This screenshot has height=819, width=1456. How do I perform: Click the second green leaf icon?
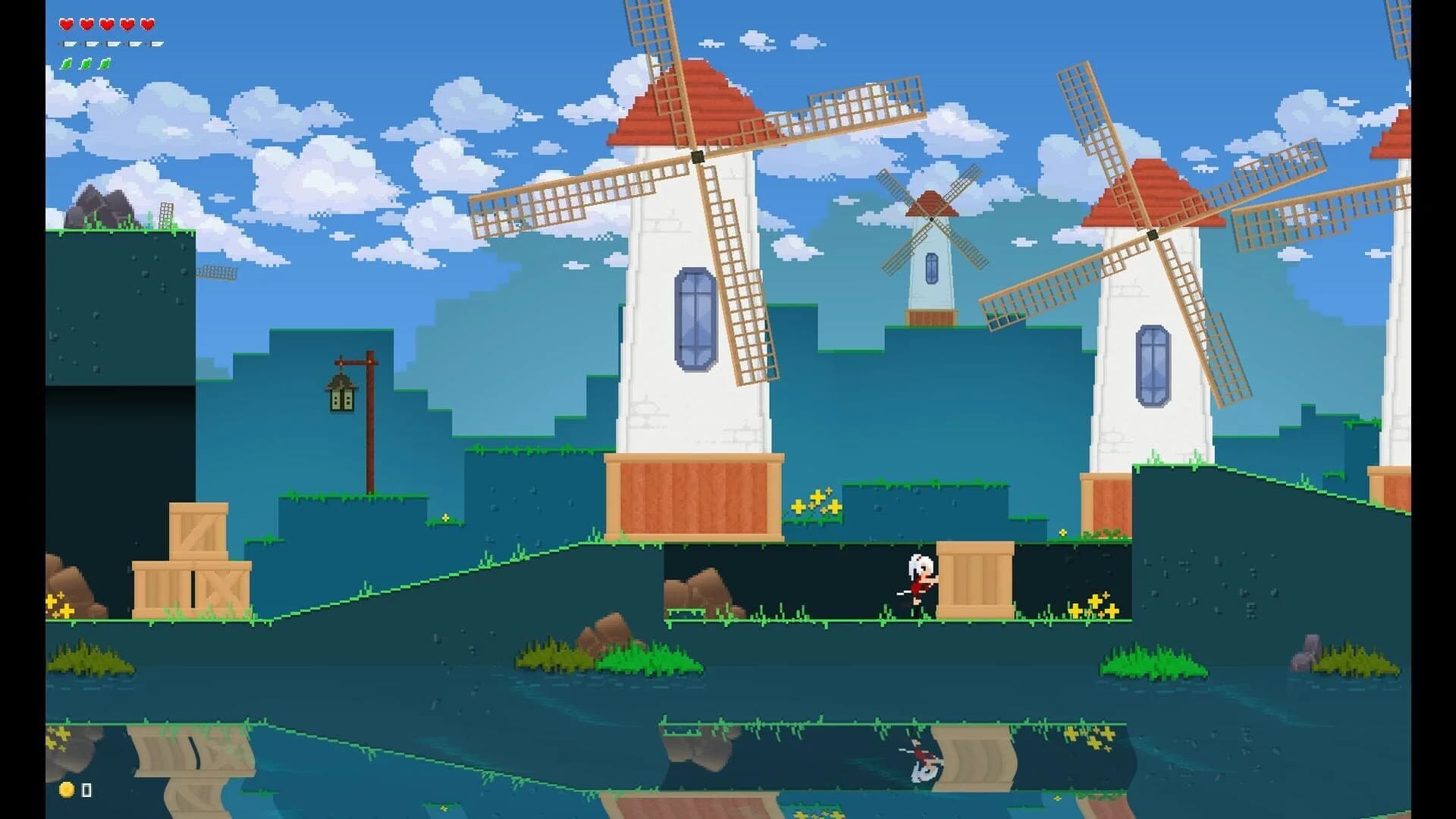(86, 64)
